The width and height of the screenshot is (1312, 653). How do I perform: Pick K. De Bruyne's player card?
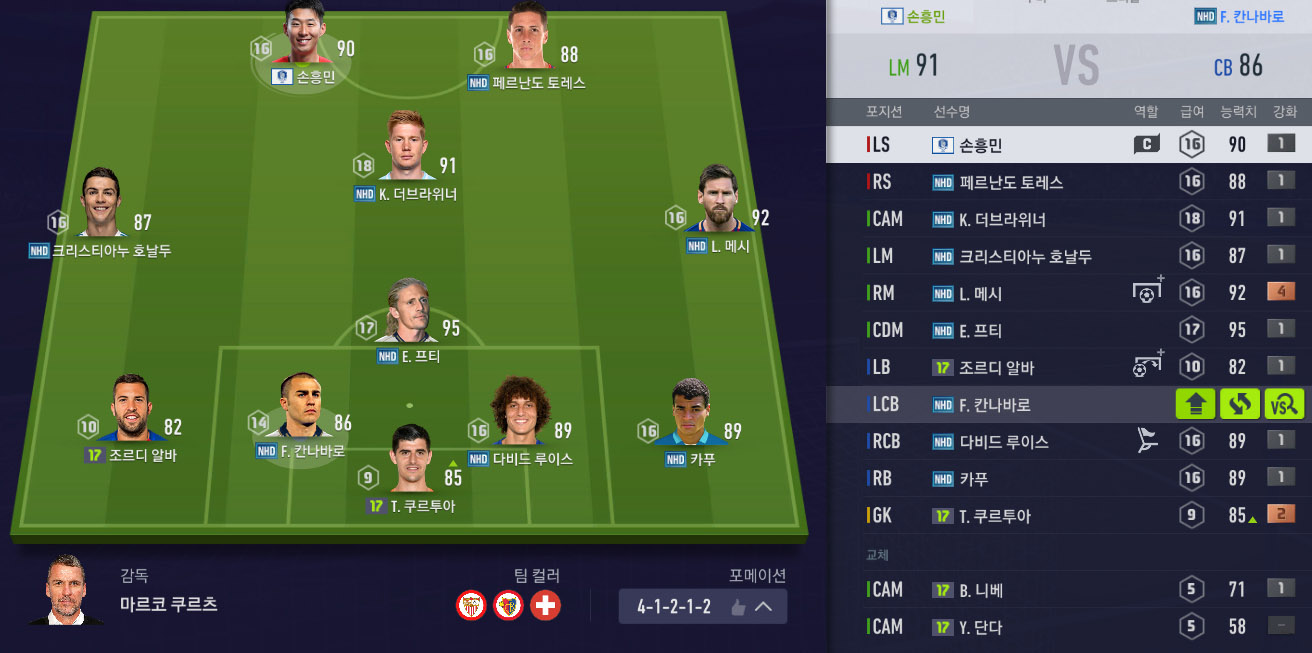[x=407, y=150]
